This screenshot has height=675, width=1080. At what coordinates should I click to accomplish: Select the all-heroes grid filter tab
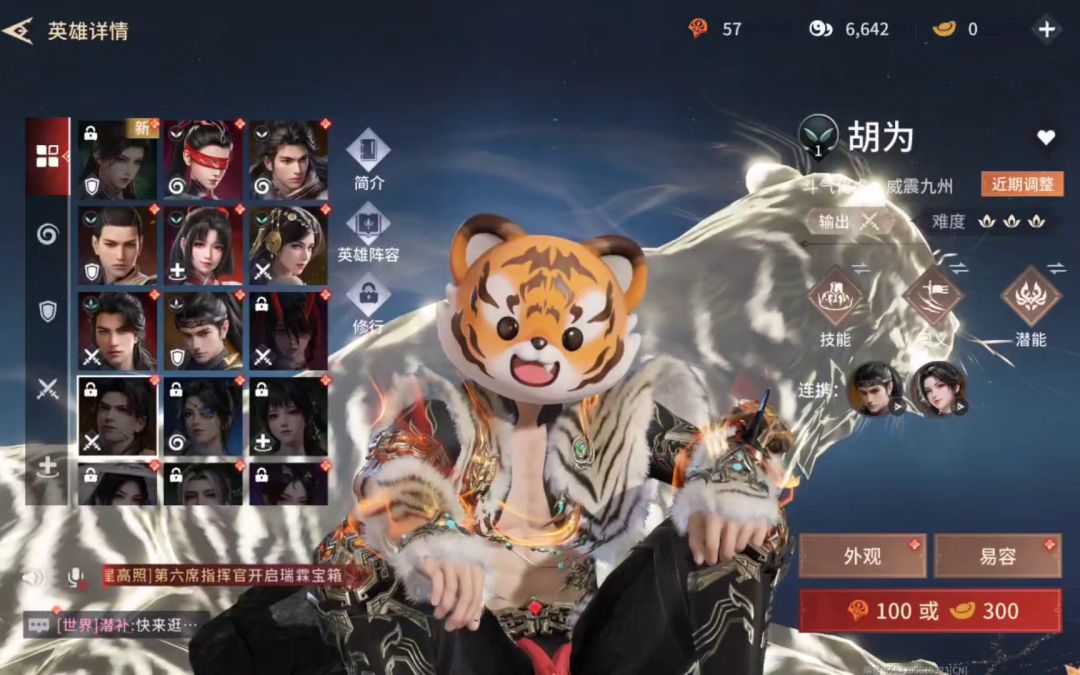coord(48,156)
